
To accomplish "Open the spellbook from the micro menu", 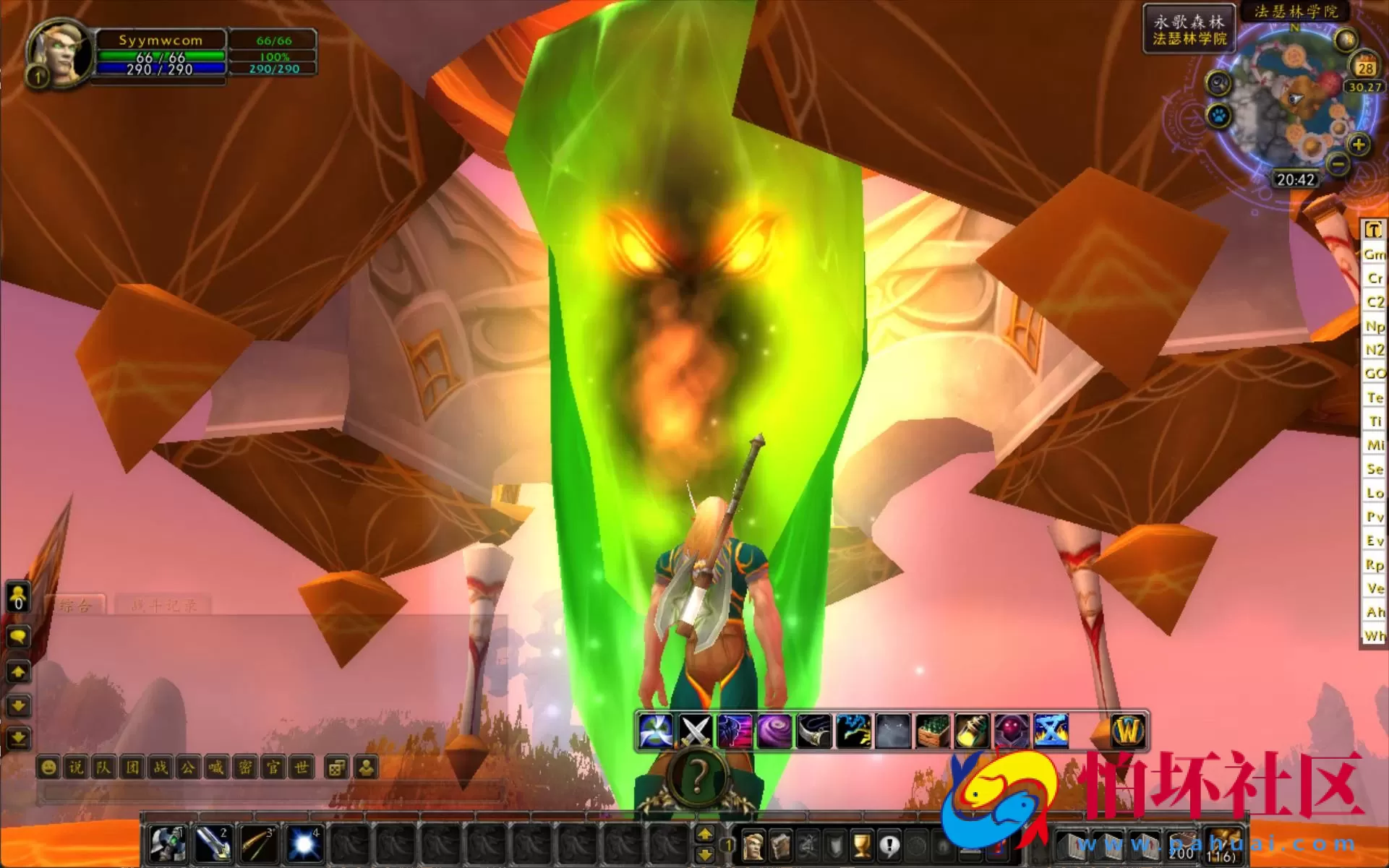I will point(782,845).
